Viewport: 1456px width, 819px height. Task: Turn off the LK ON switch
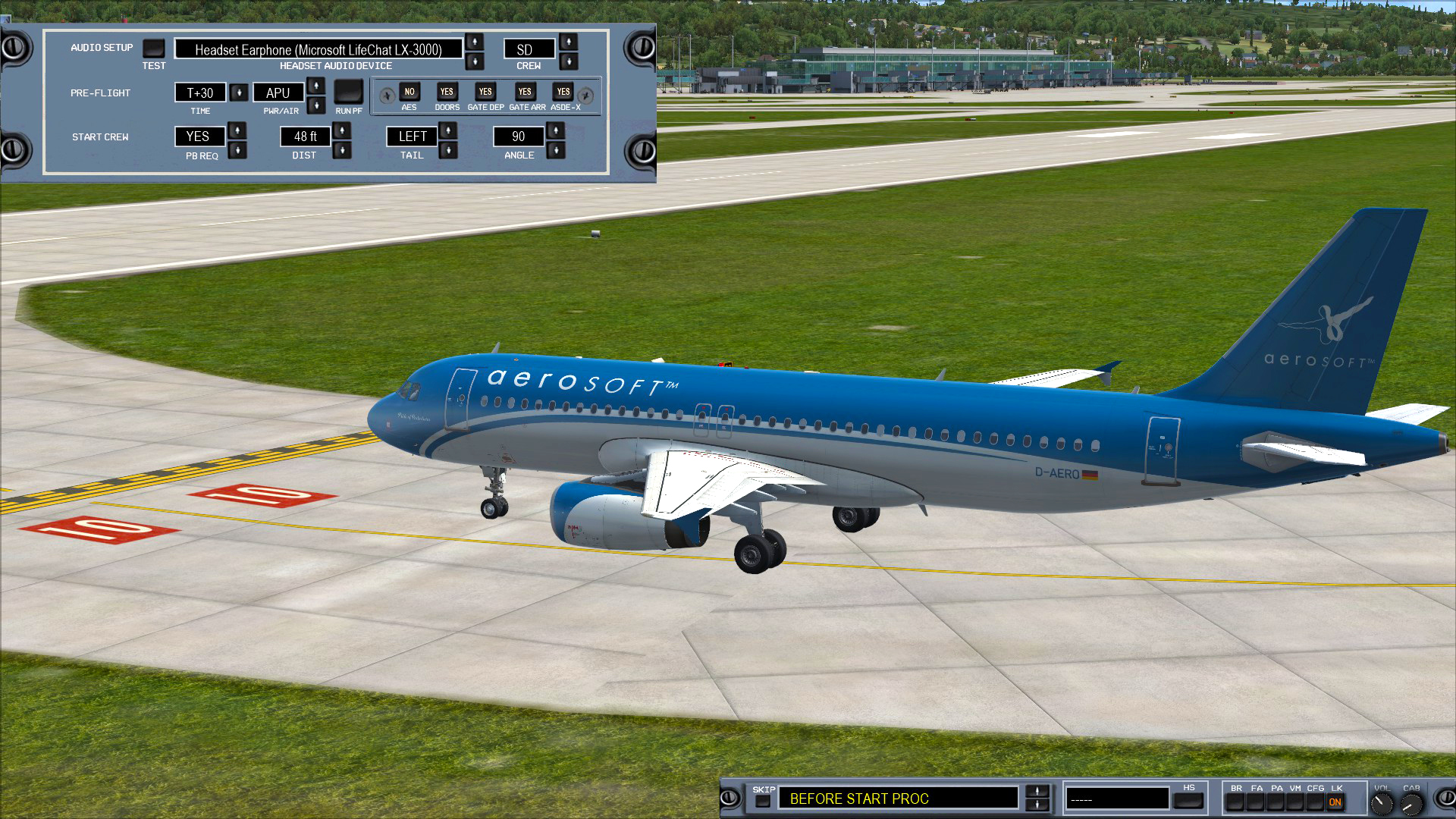1335,802
